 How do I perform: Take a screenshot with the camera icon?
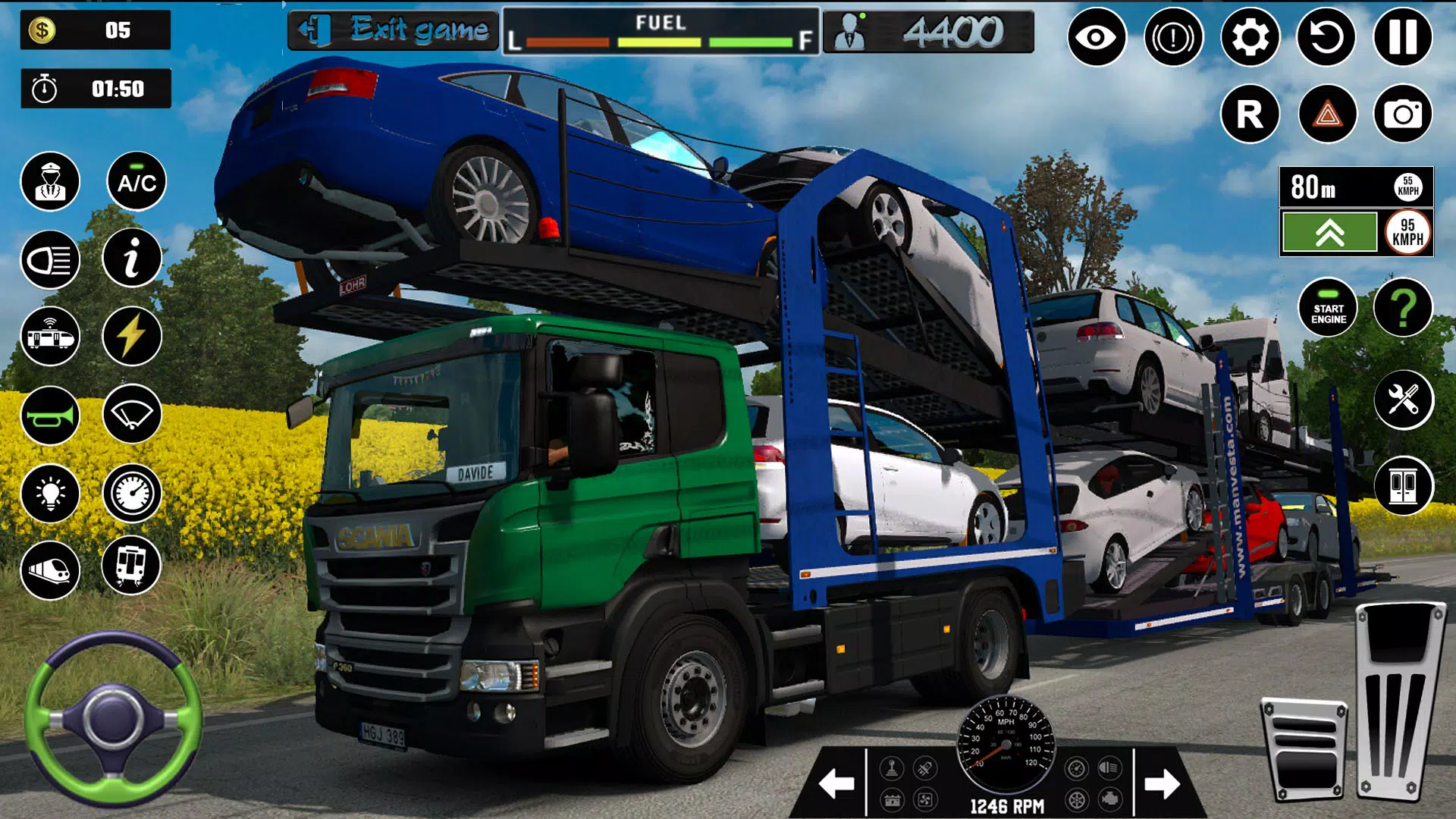click(x=1403, y=115)
